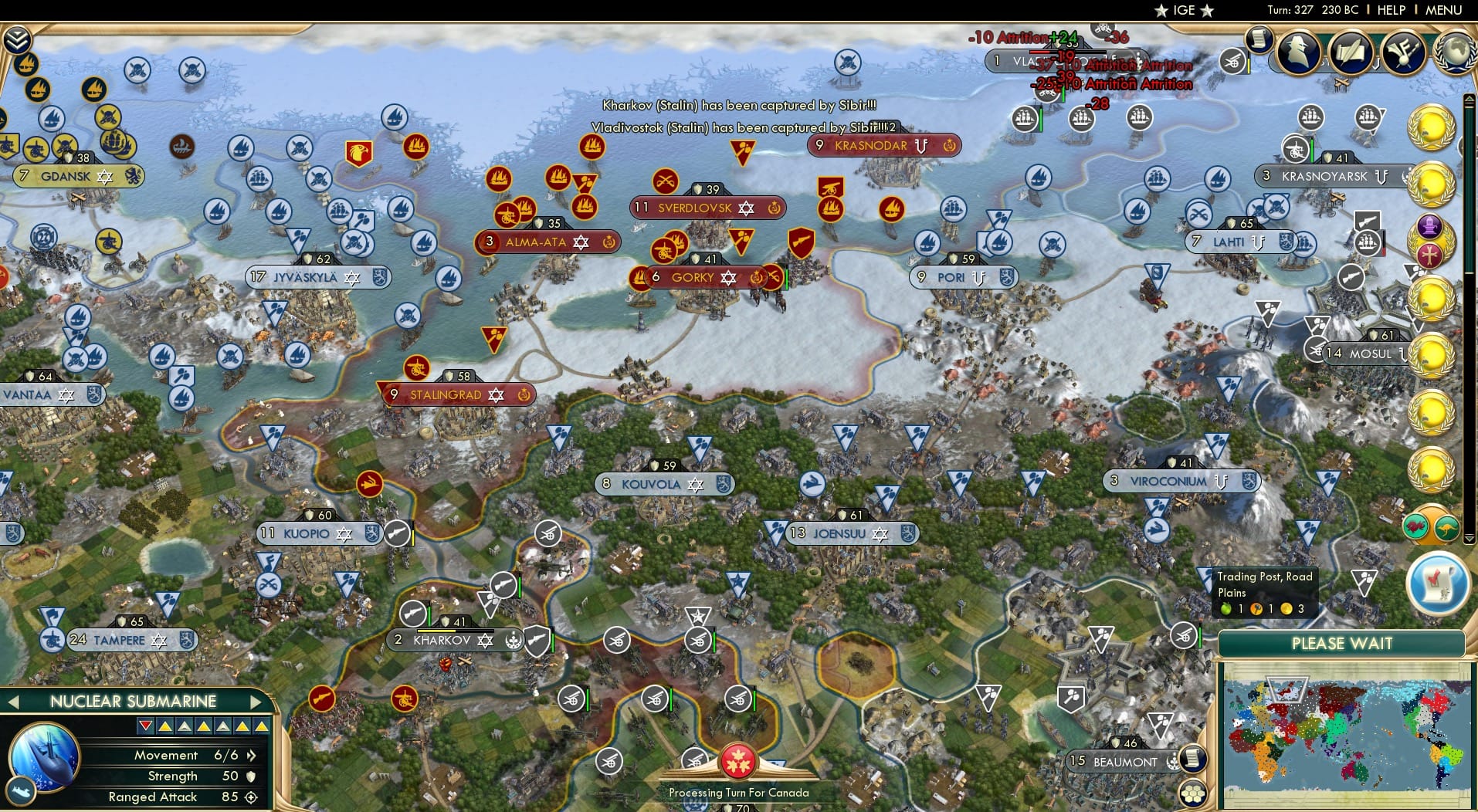Toggle the hex grid overlay below the minimap
The image size is (1478, 812).
tap(1194, 793)
